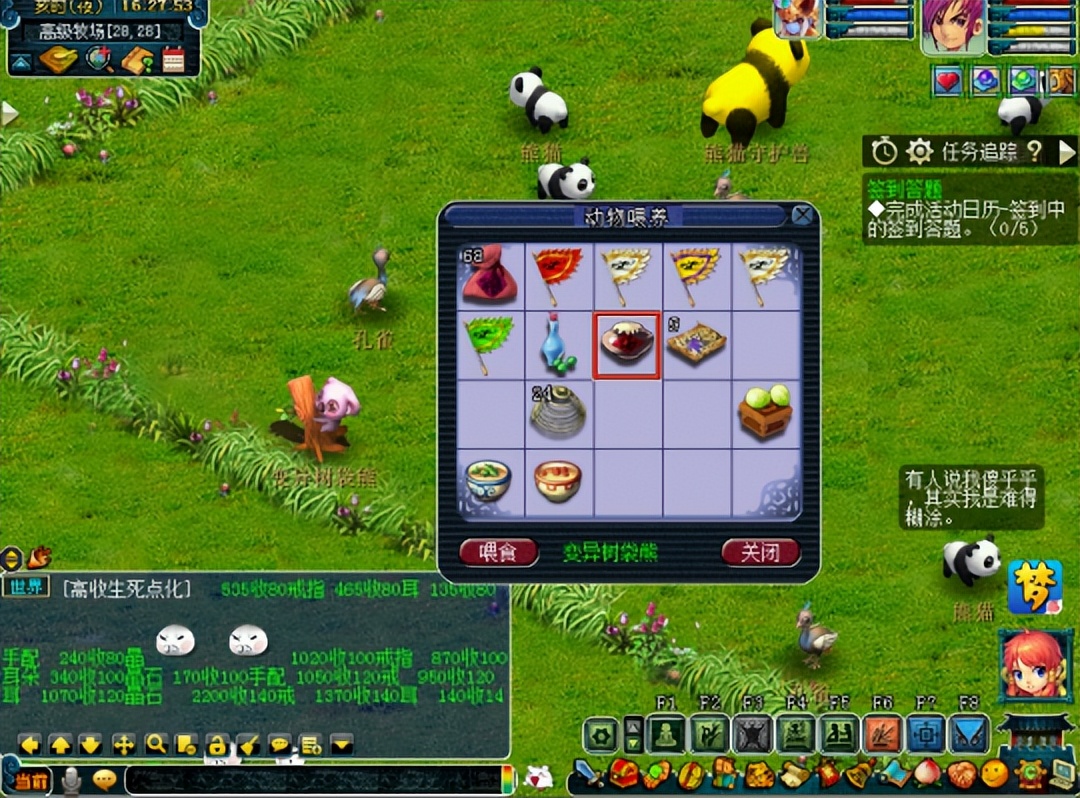
Task: Choose the green flag item
Action: [x=490, y=344]
